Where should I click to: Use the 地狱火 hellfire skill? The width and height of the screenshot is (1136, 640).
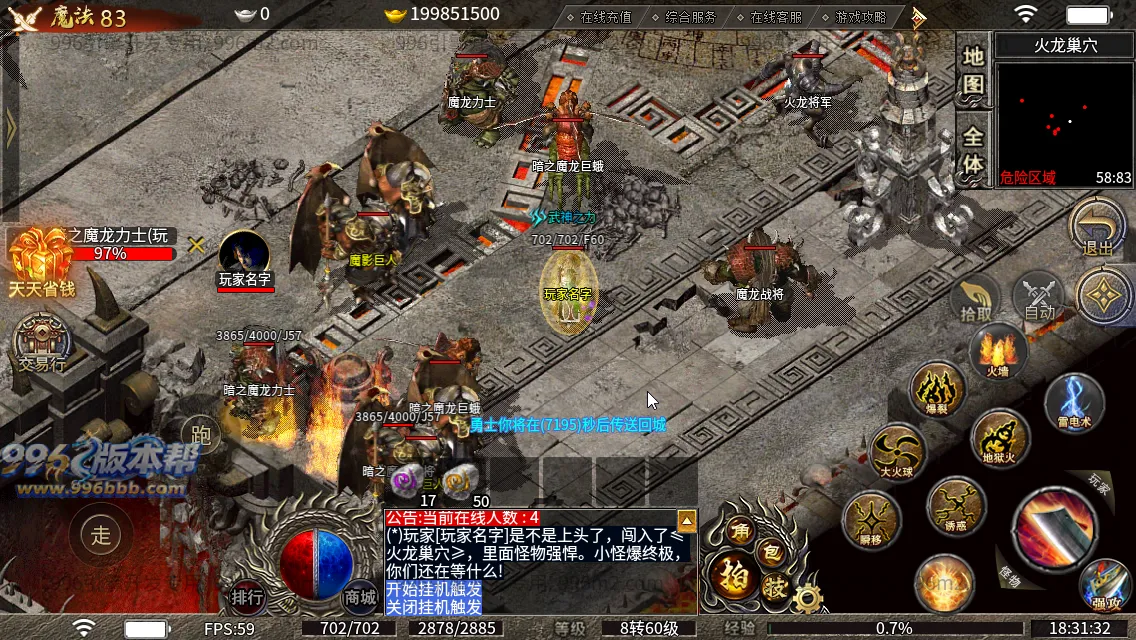click(999, 439)
